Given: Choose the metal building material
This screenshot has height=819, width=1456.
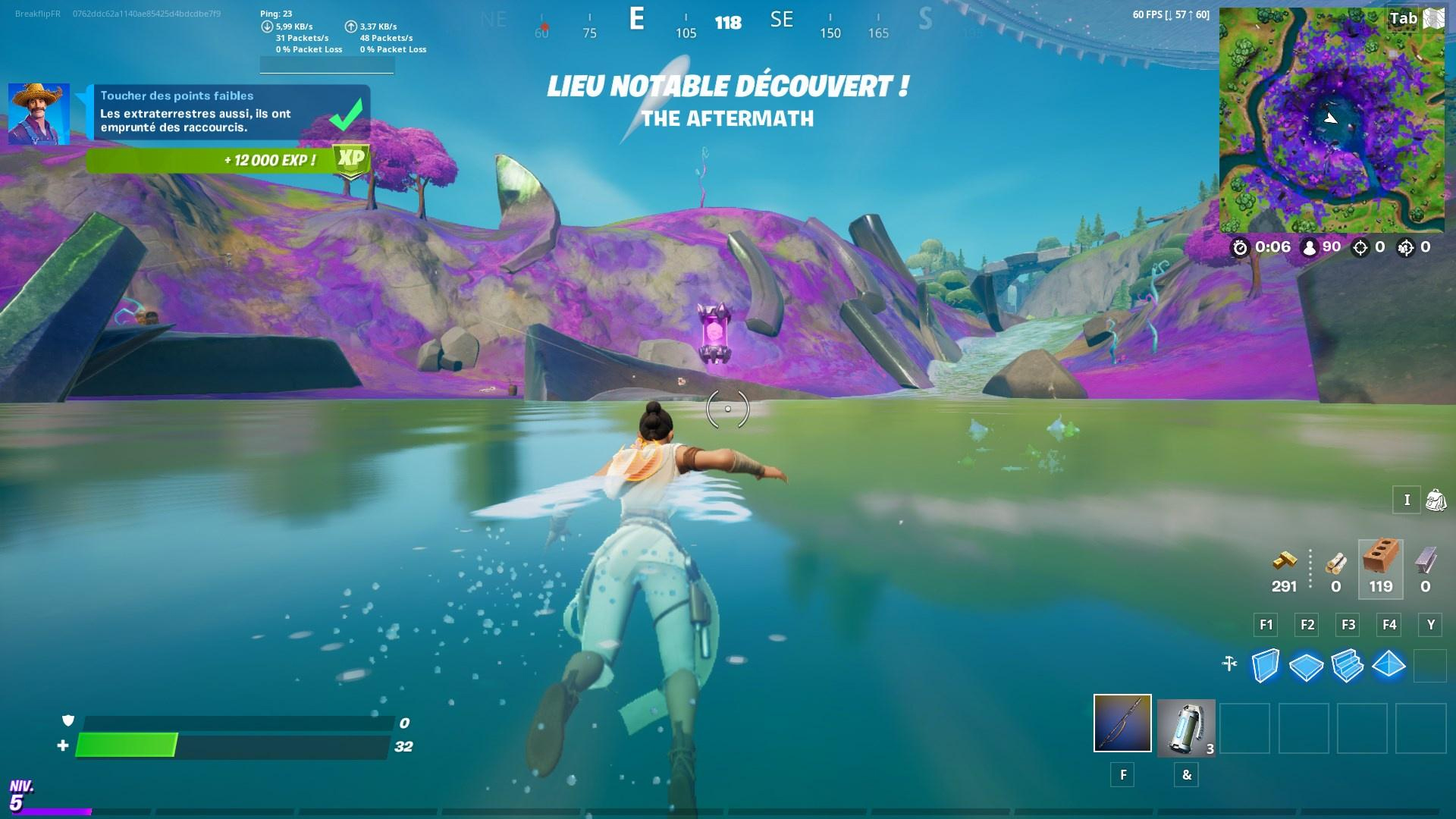Looking at the screenshot, I should (x=1425, y=562).
